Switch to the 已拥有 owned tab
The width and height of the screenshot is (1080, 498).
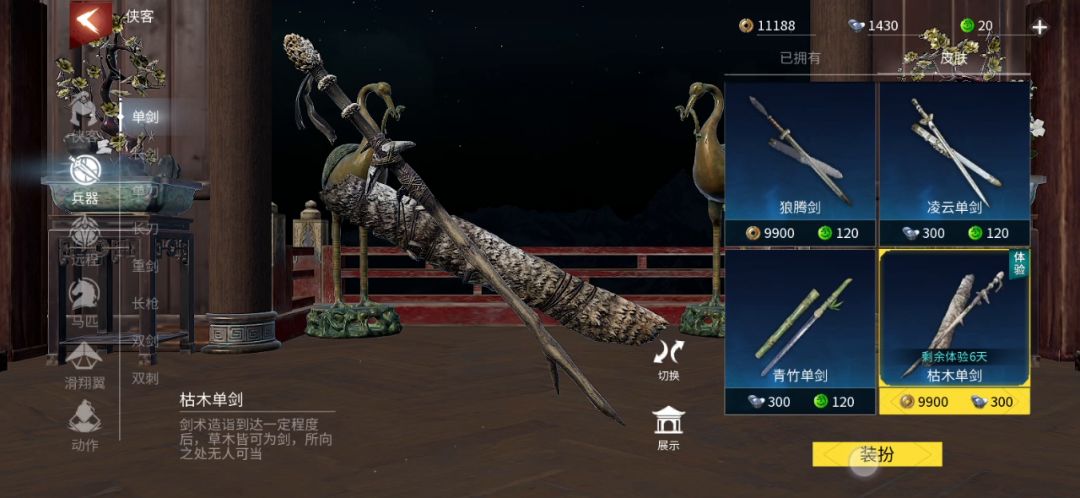coord(800,58)
